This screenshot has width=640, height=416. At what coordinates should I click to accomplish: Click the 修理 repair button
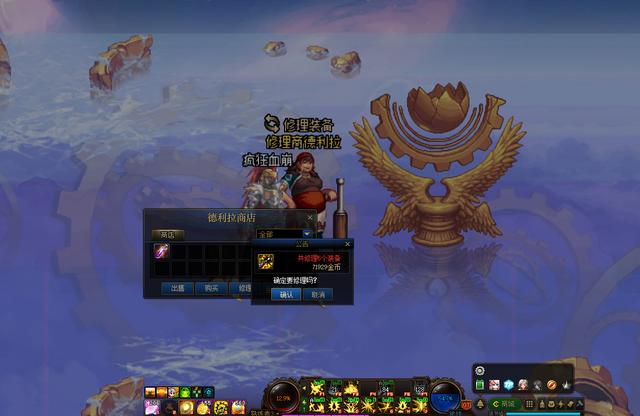(x=243, y=288)
